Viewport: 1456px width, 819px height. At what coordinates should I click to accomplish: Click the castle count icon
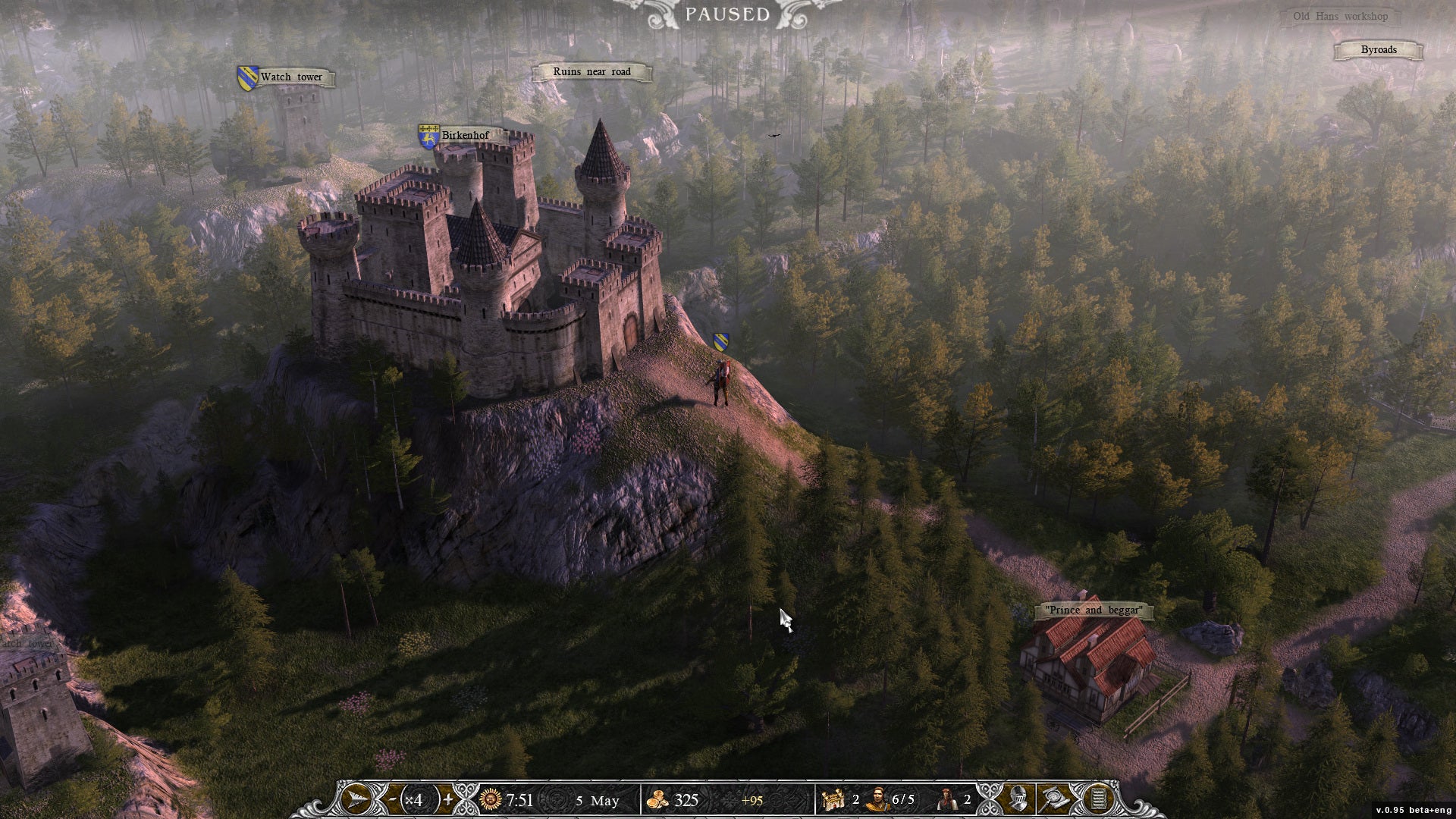tap(833, 799)
